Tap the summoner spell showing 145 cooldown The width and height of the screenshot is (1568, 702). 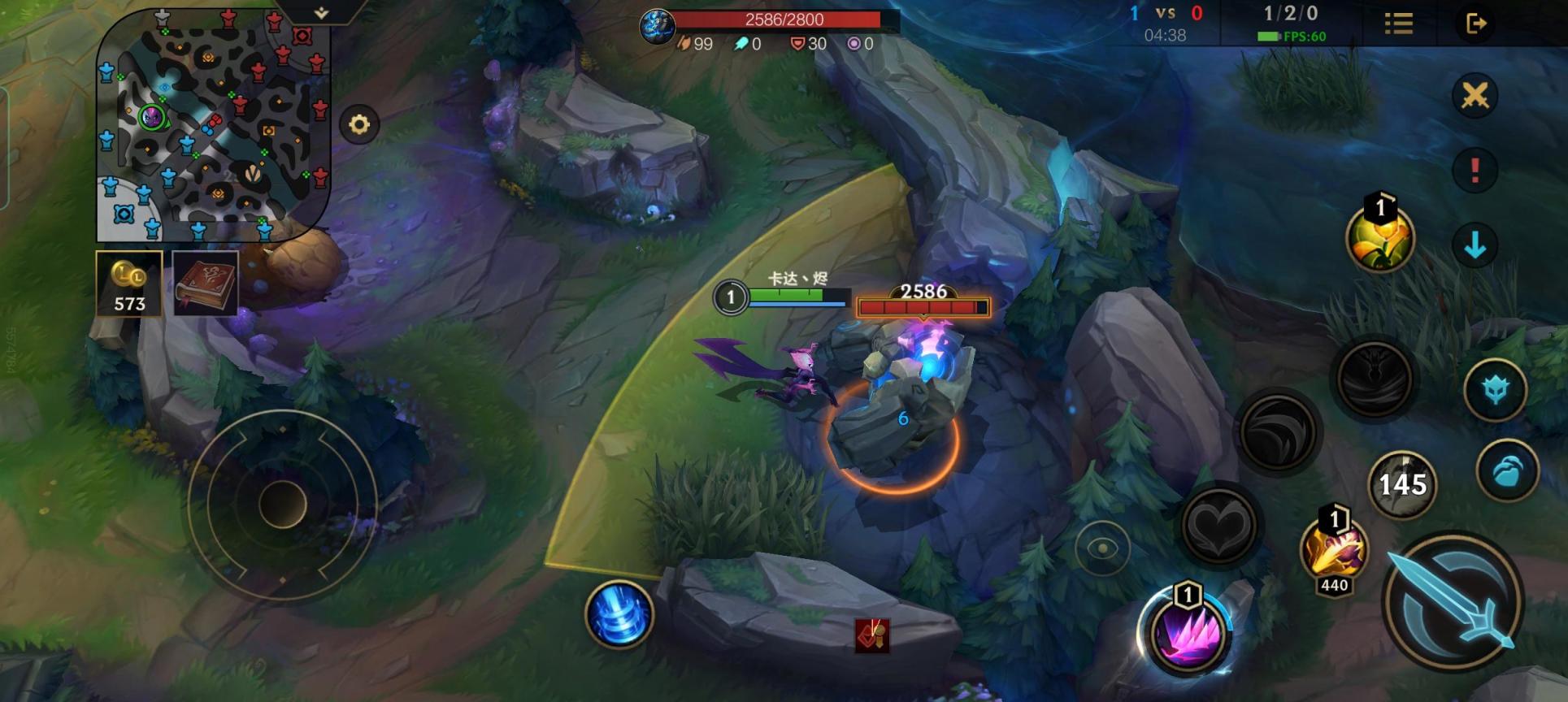(1402, 485)
